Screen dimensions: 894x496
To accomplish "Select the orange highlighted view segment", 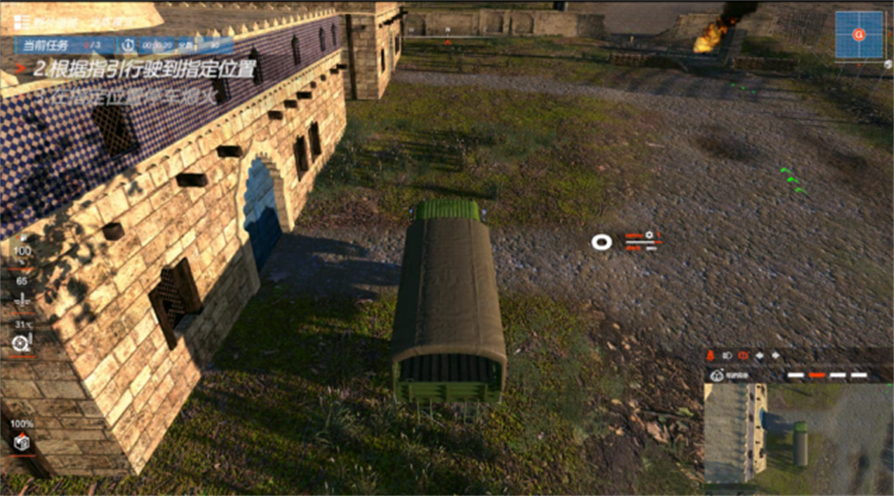I will (817, 375).
